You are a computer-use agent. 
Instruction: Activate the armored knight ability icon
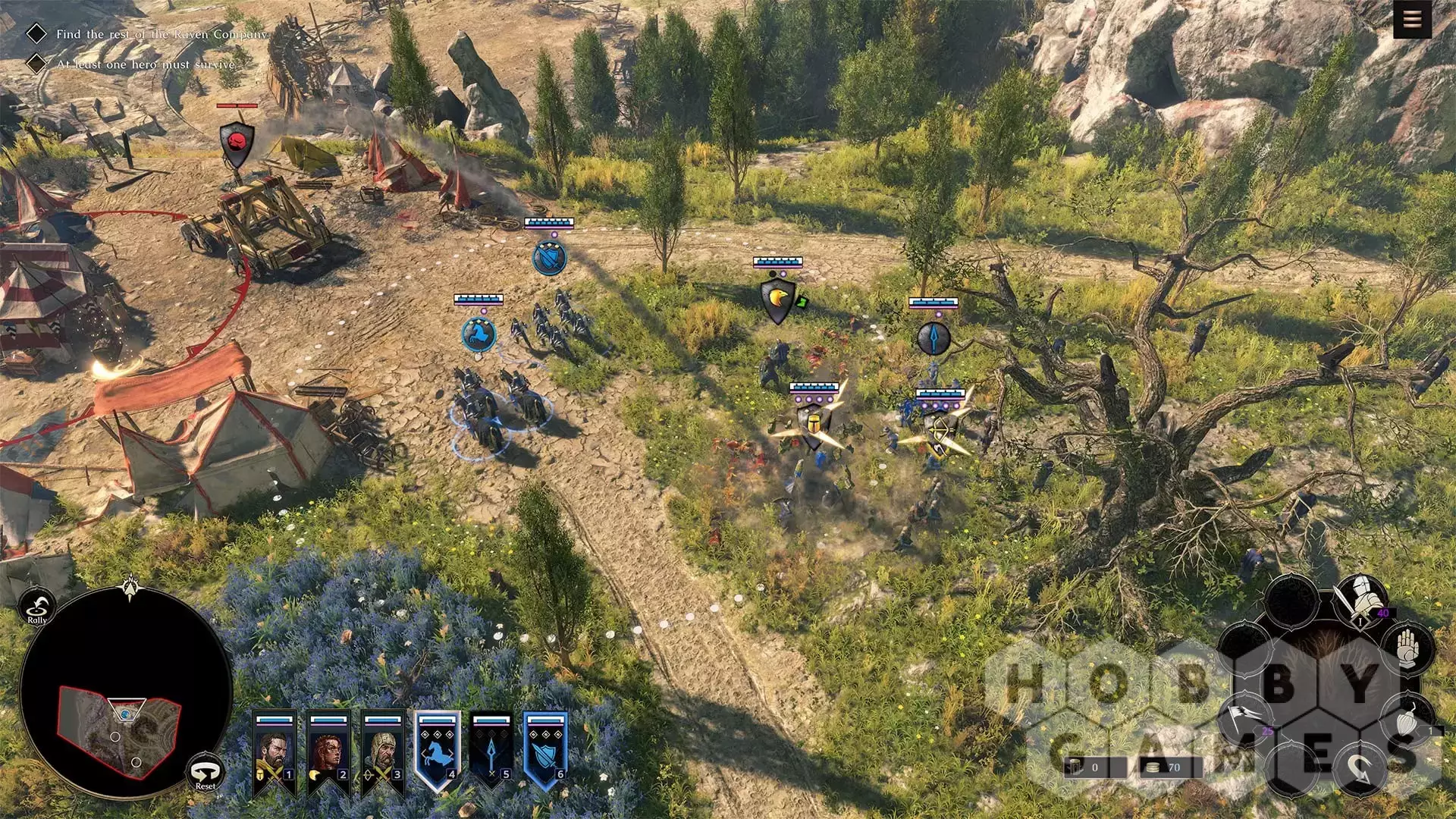[x=1361, y=601]
